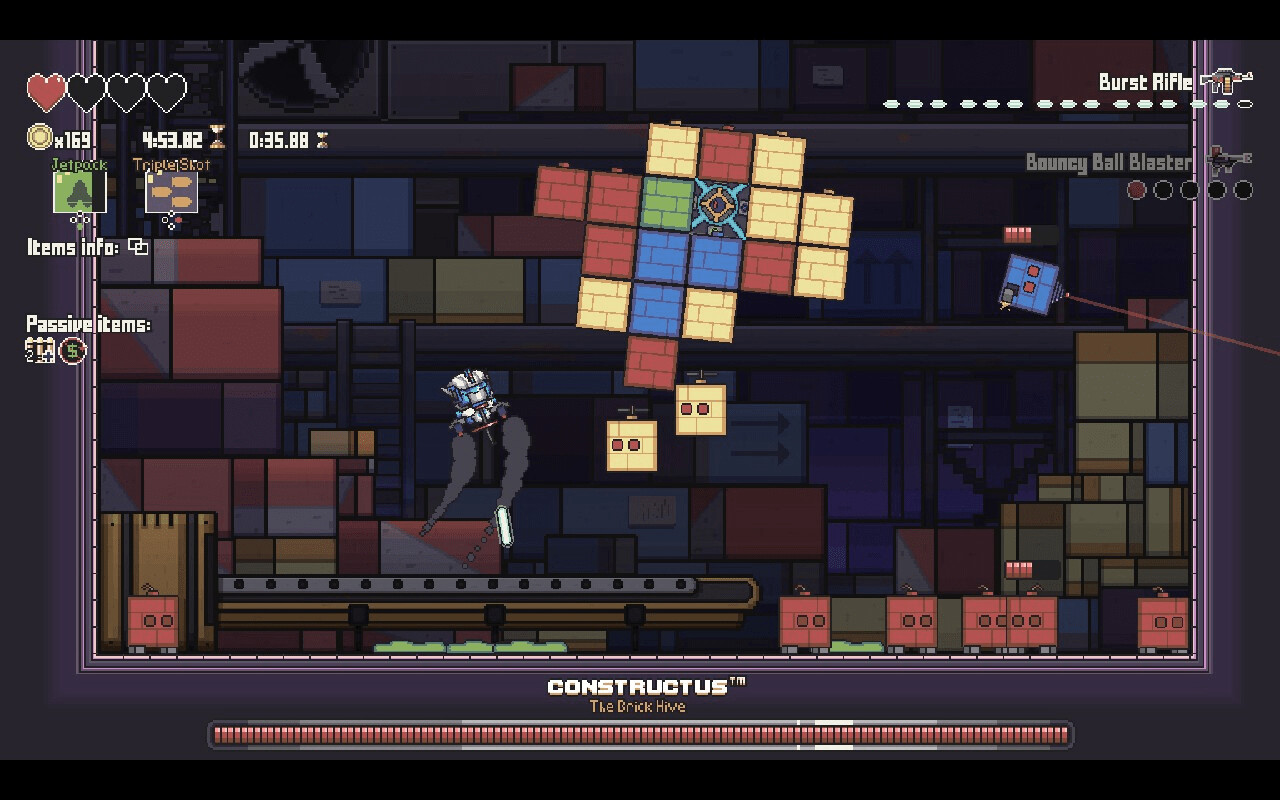Image resolution: width=1280 pixels, height=800 pixels.
Task: Click the rightmost empty Burst Rifle ammo pip
Action: pyautogui.click(x=1245, y=104)
